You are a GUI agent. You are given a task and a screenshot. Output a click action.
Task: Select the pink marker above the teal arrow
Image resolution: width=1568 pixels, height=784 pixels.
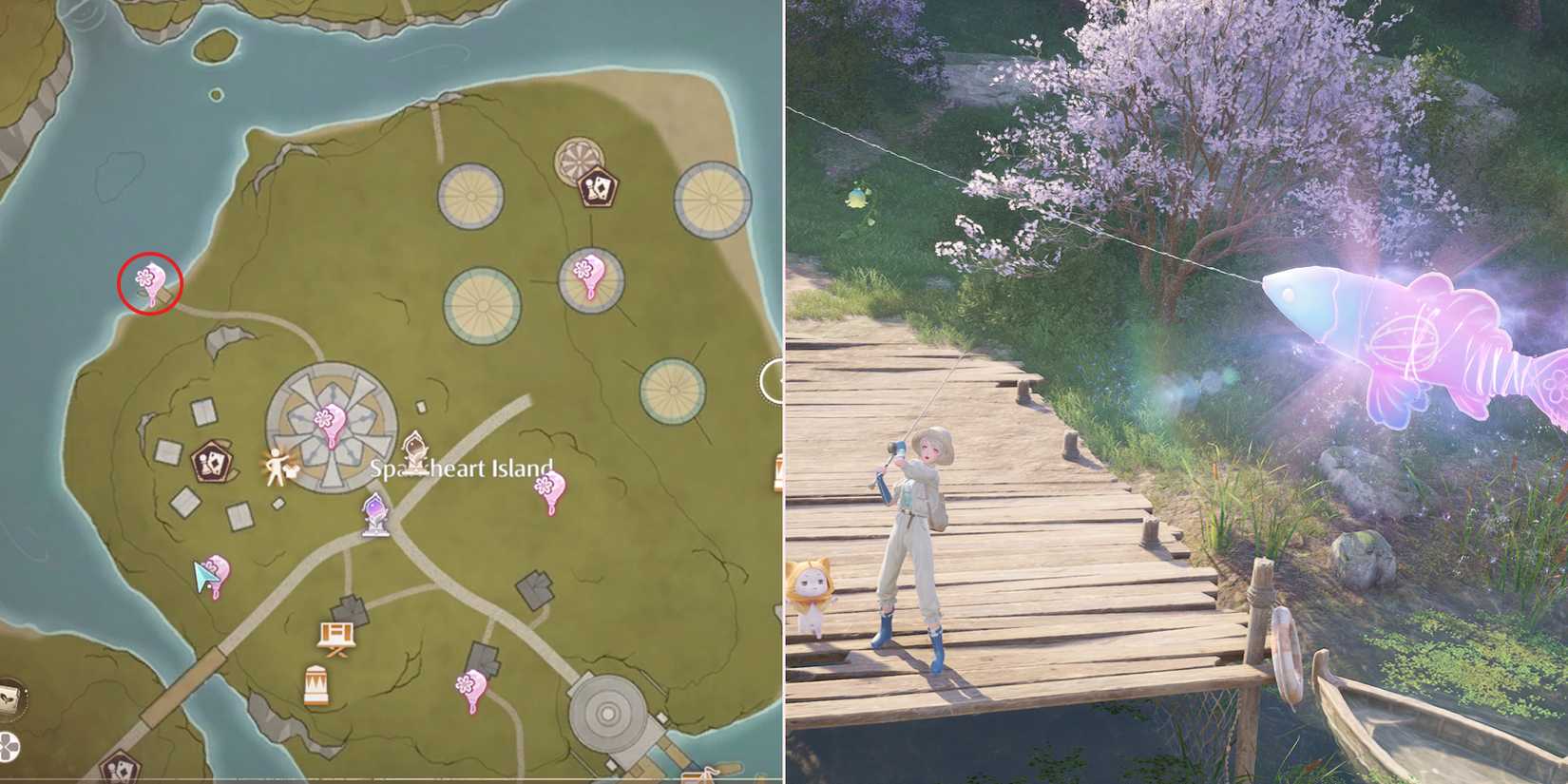click(x=220, y=567)
